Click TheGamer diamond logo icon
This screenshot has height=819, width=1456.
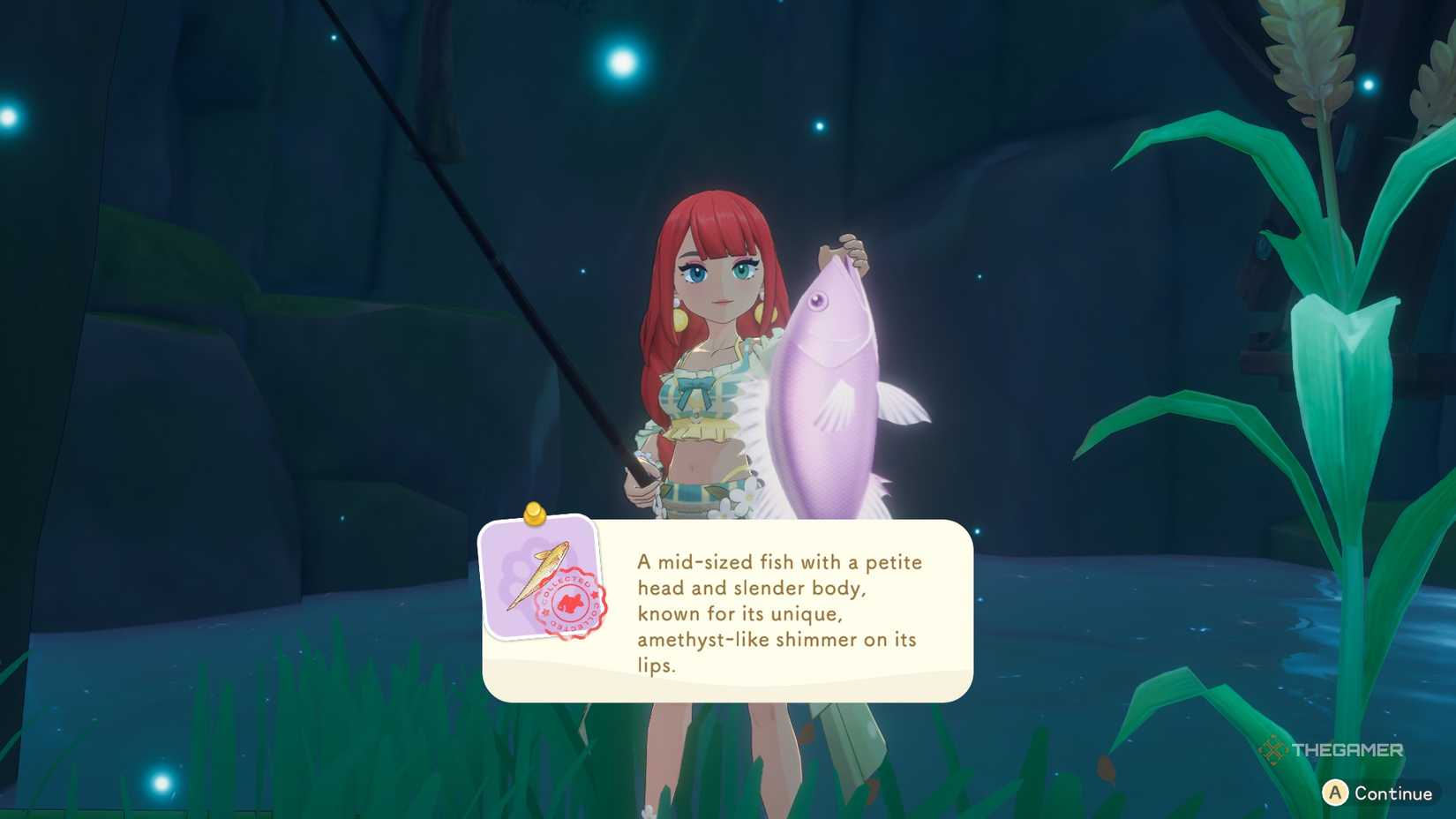tap(1272, 749)
